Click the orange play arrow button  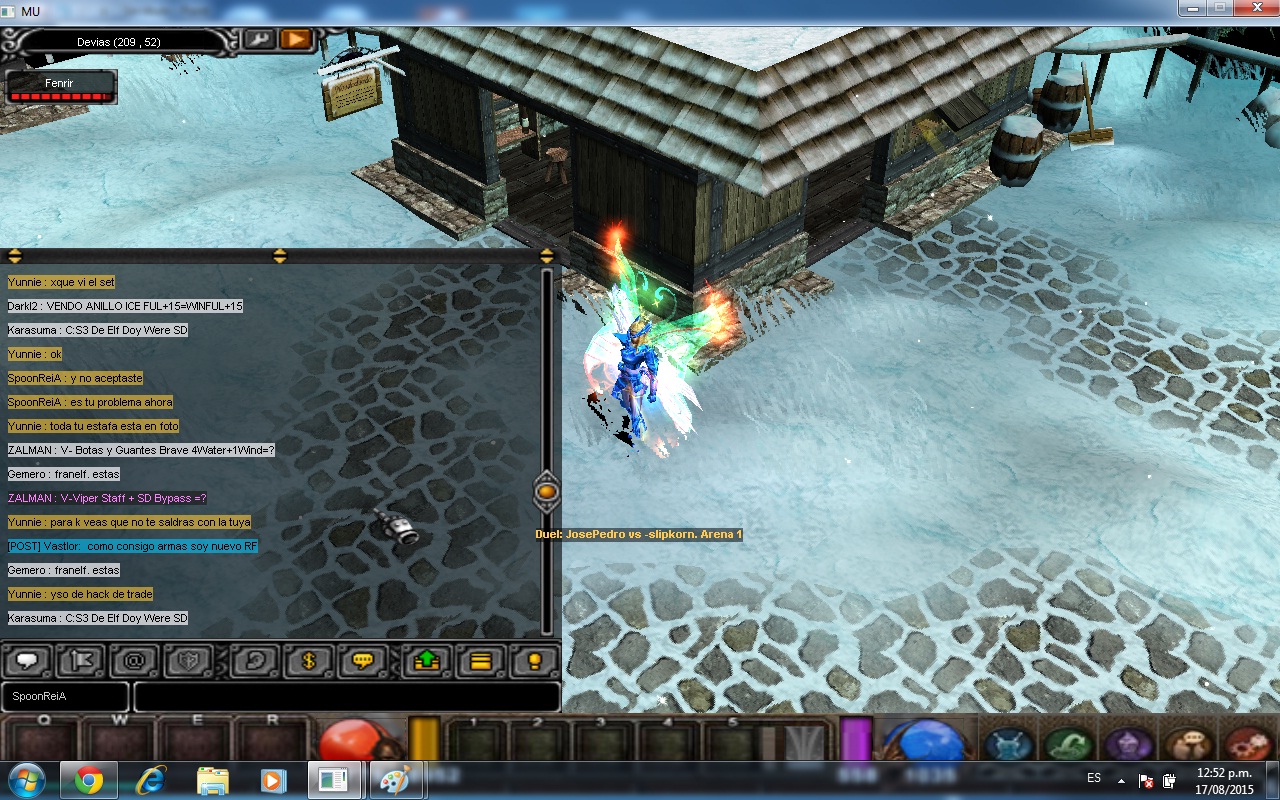295,39
